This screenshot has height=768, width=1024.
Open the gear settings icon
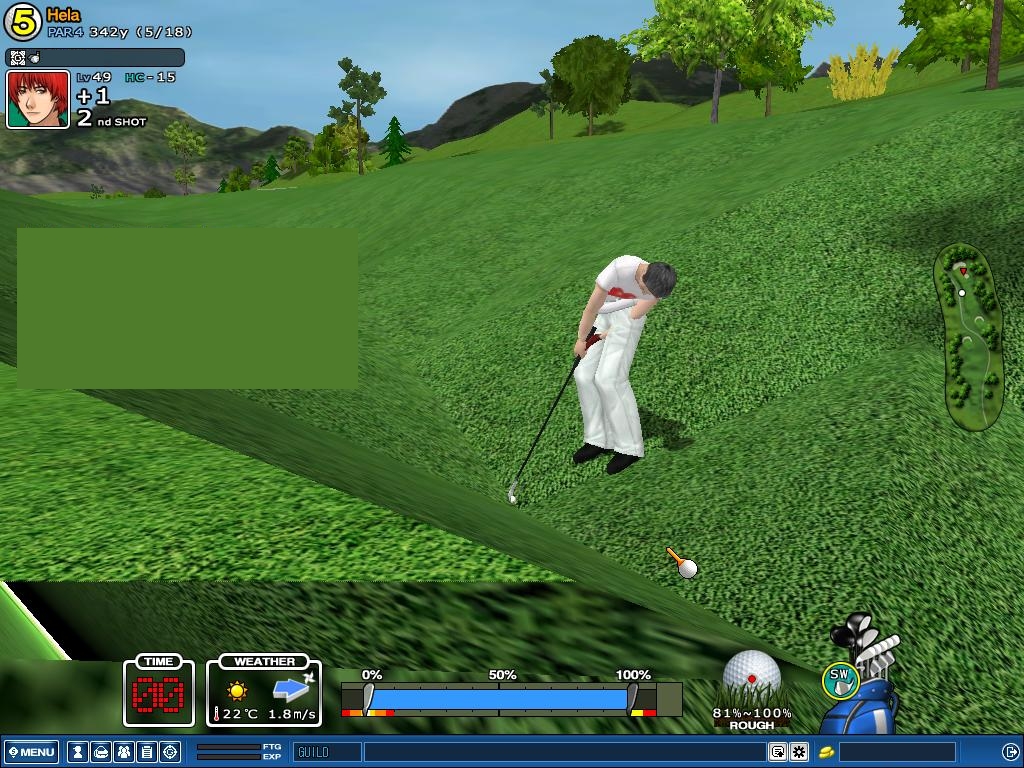tap(799, 752)
